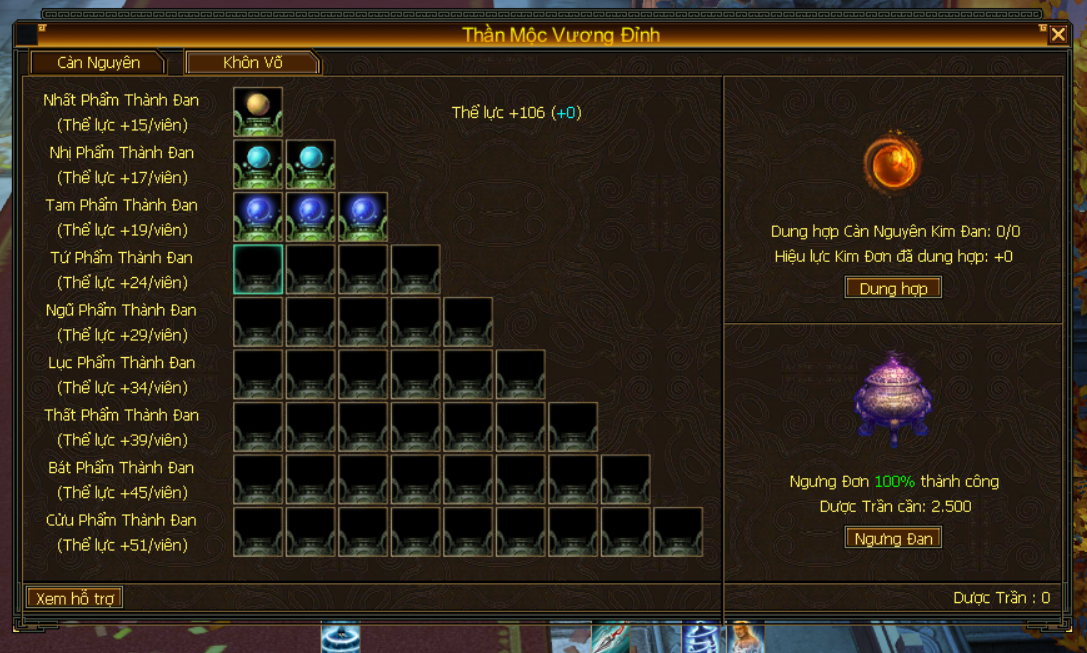Select the gold Nhất Phẩm Thành Đan pill

(258, 111)
